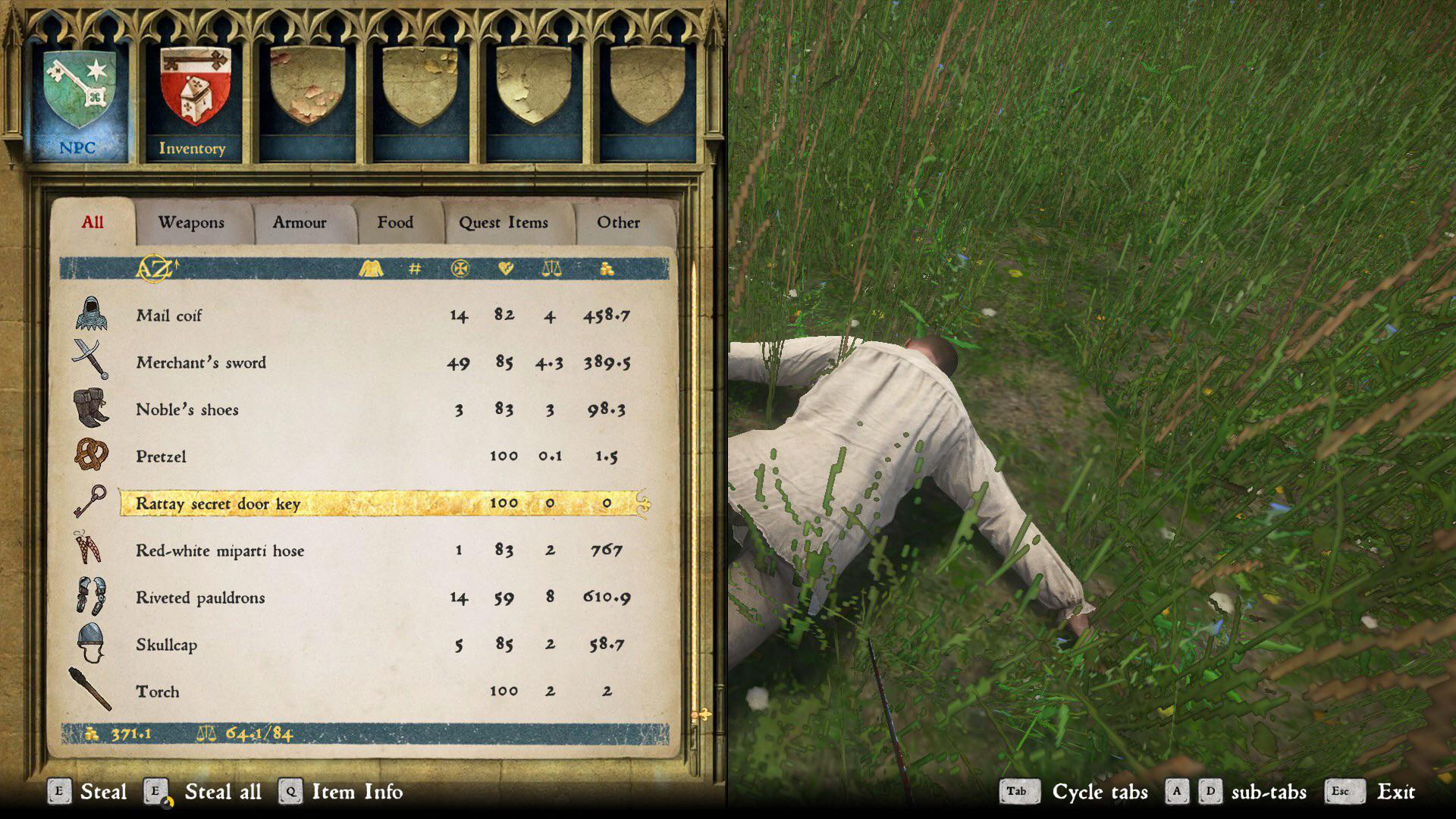
Task: Sort items by value using coins icon
Action: [607, 268]
